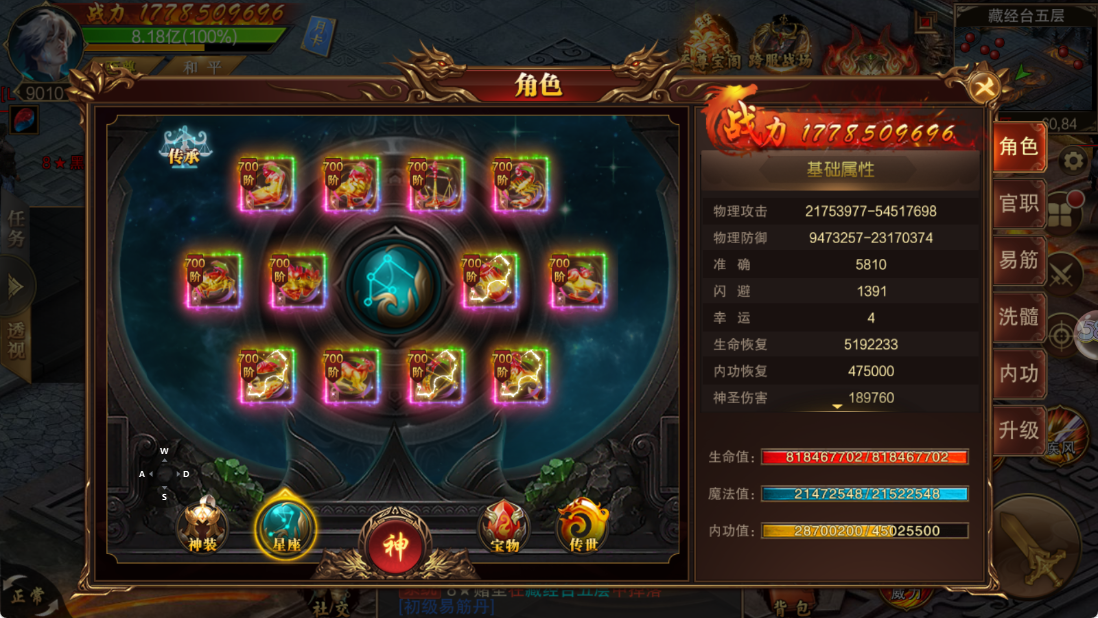Image resolution: width=1098 pixels, height=618 pixels.
Task: Close the 角色 character panel
Action: pyautogui.click(x=984, y=88)
